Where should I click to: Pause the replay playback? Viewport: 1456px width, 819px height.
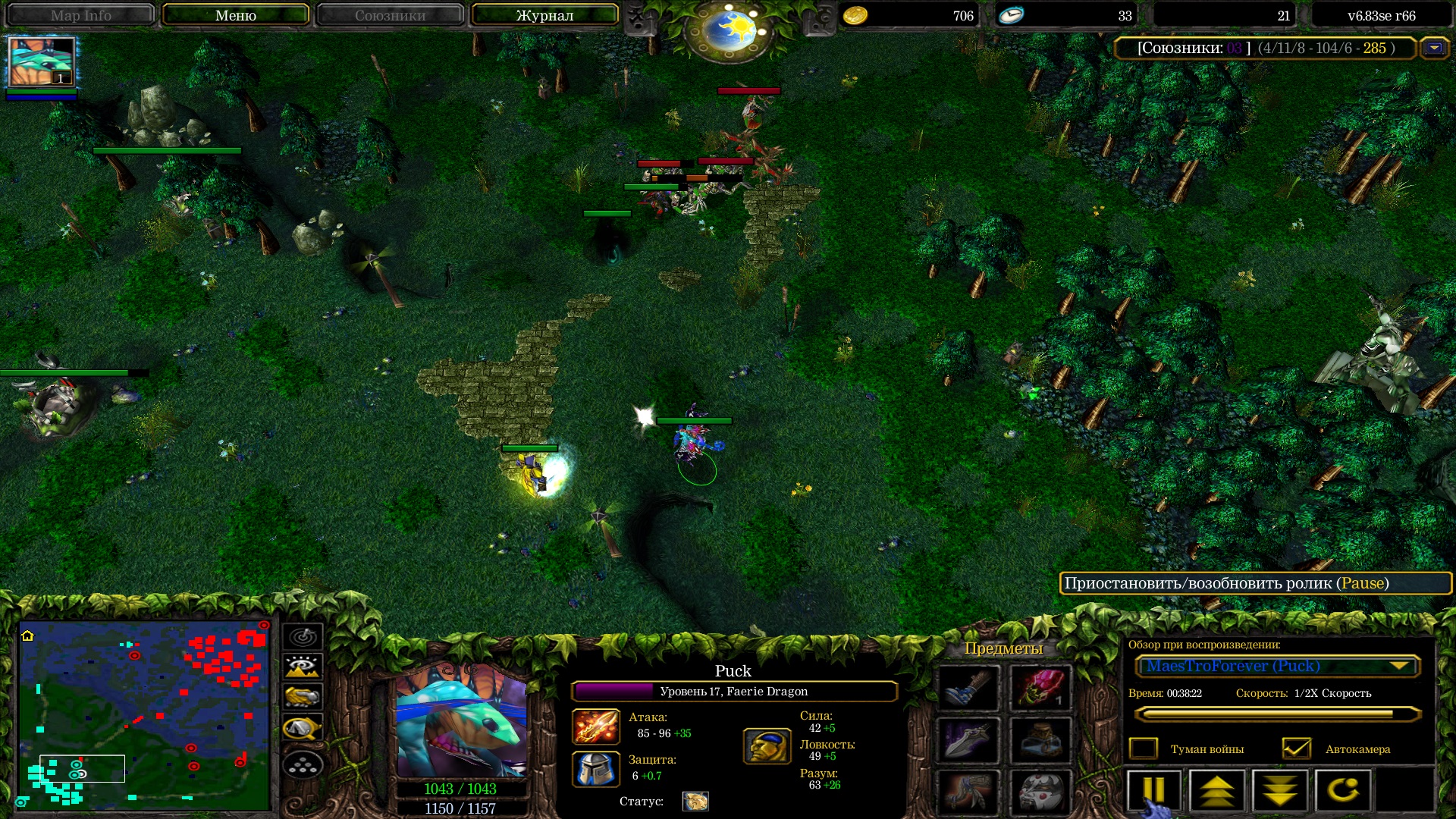point(1153,791)
